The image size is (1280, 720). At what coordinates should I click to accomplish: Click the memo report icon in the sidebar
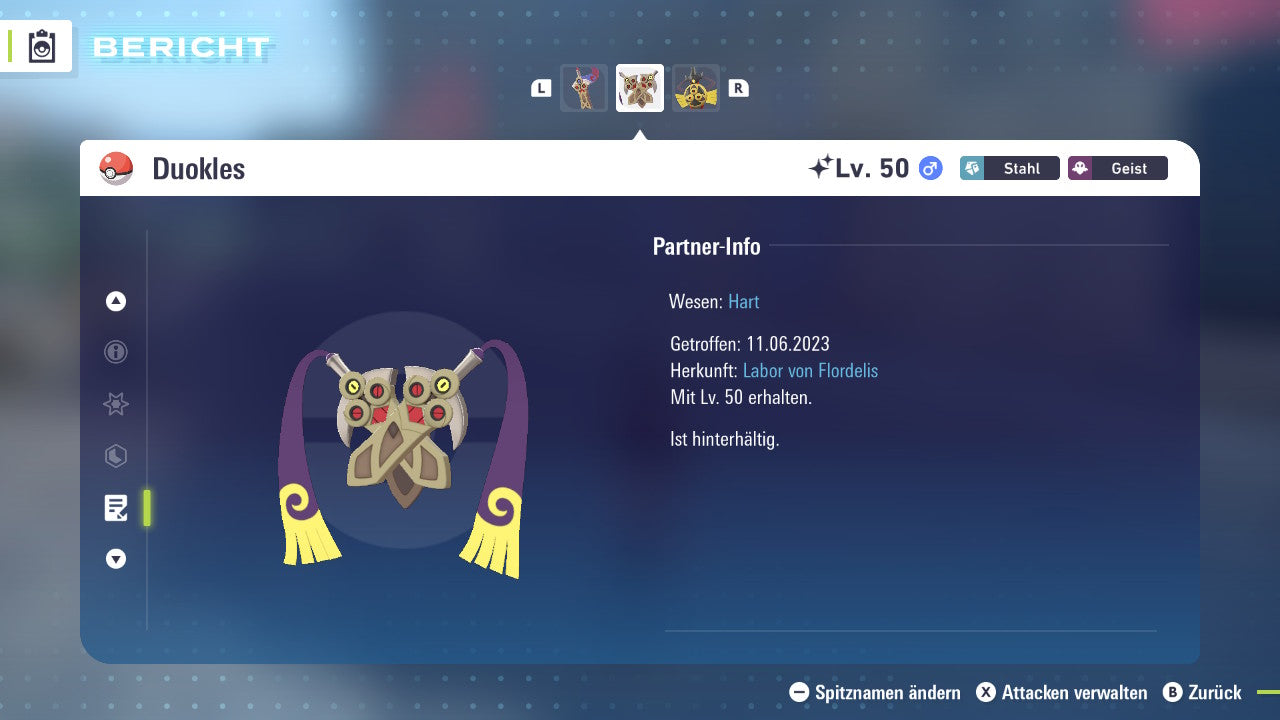[x=115, y=508]
